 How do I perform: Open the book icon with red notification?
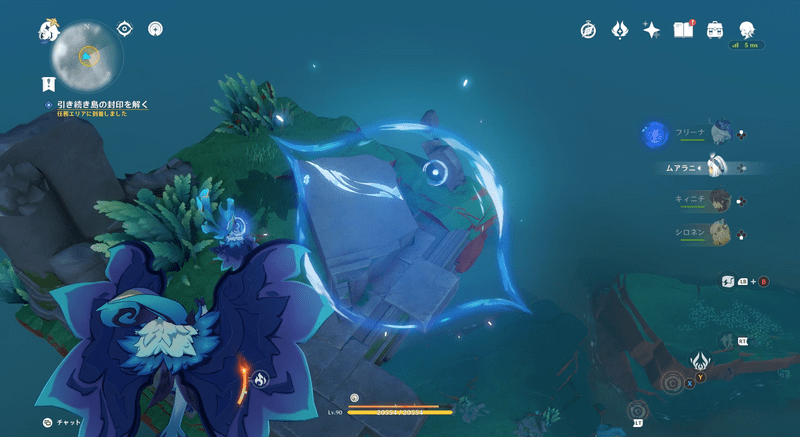[684, 30]
